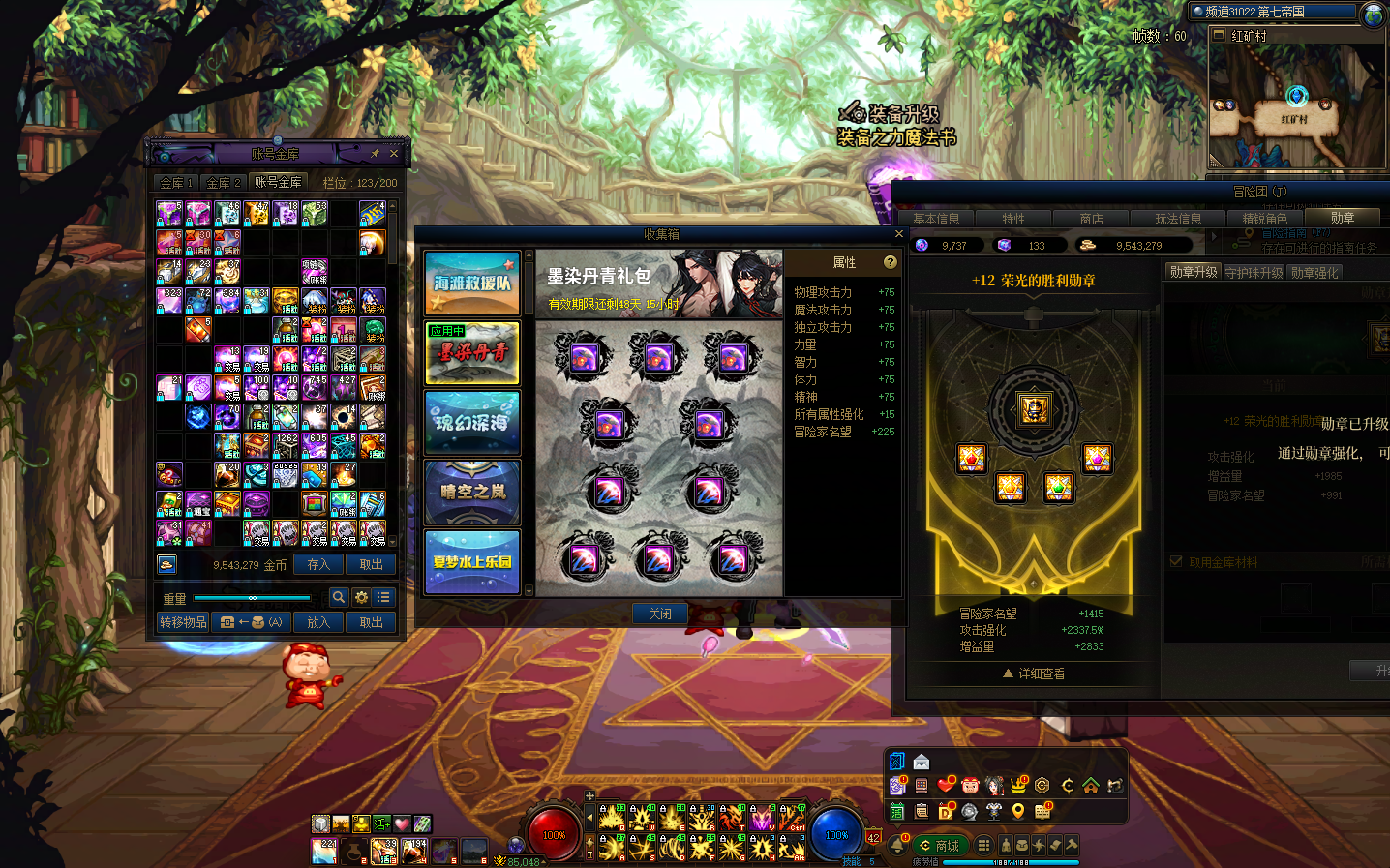Select the 琉幻深海 collection entry
This screenshot has height=868, width=1390.
coord(472,423)
